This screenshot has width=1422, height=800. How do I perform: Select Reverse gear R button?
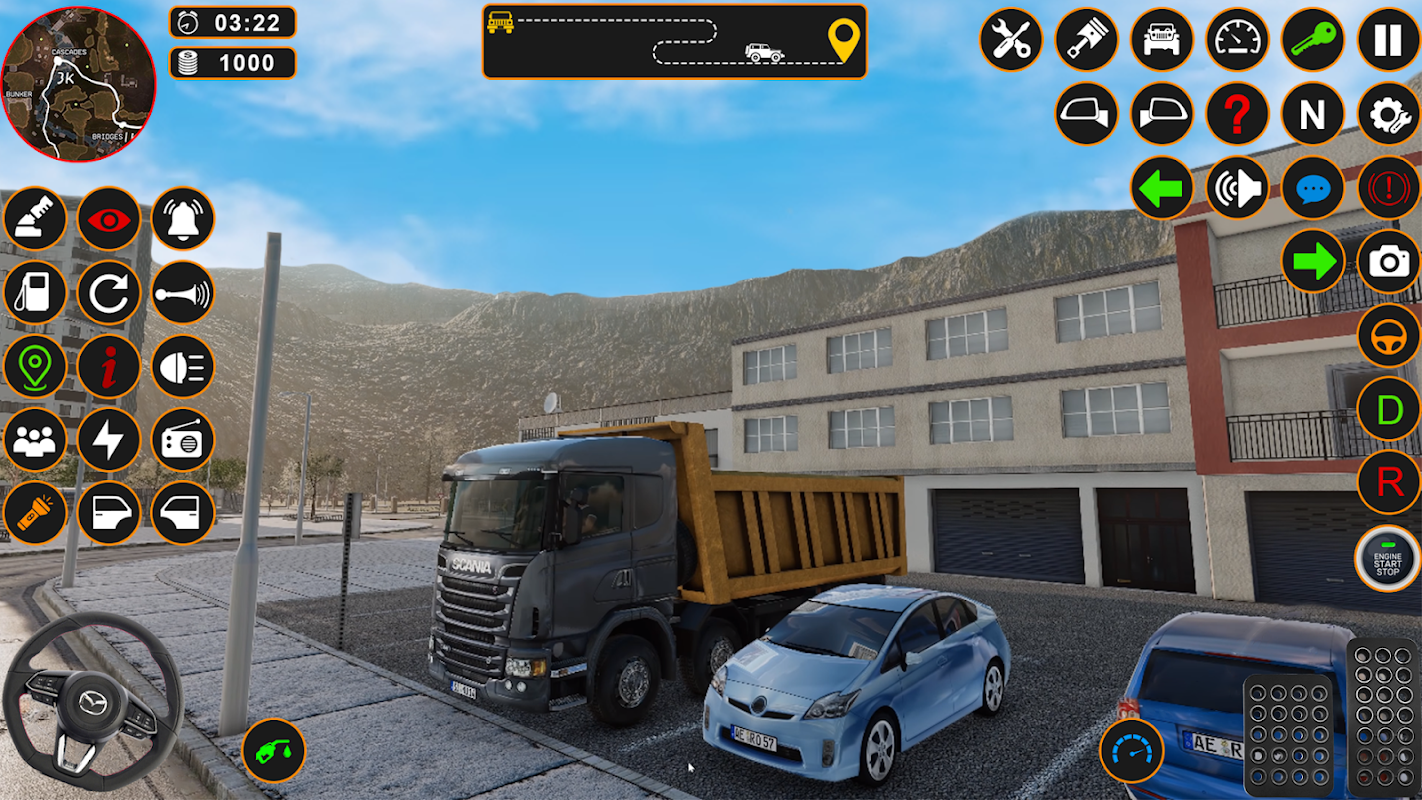pos(1388,483)
